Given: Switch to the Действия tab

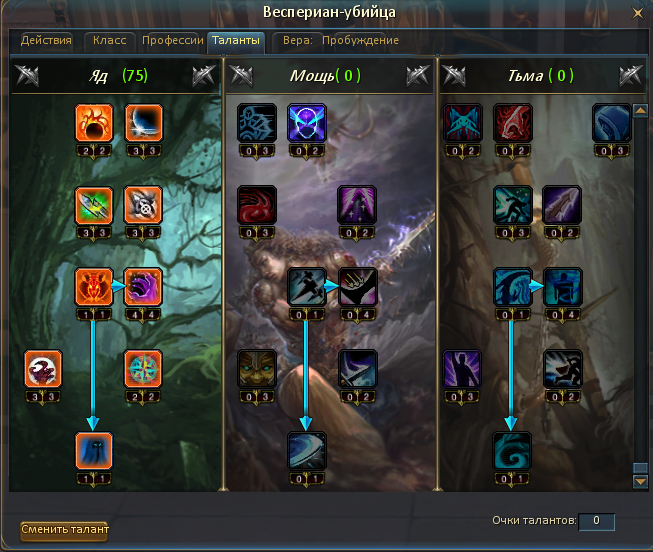Looking at the screenshot, I should (x=46, y=40).
